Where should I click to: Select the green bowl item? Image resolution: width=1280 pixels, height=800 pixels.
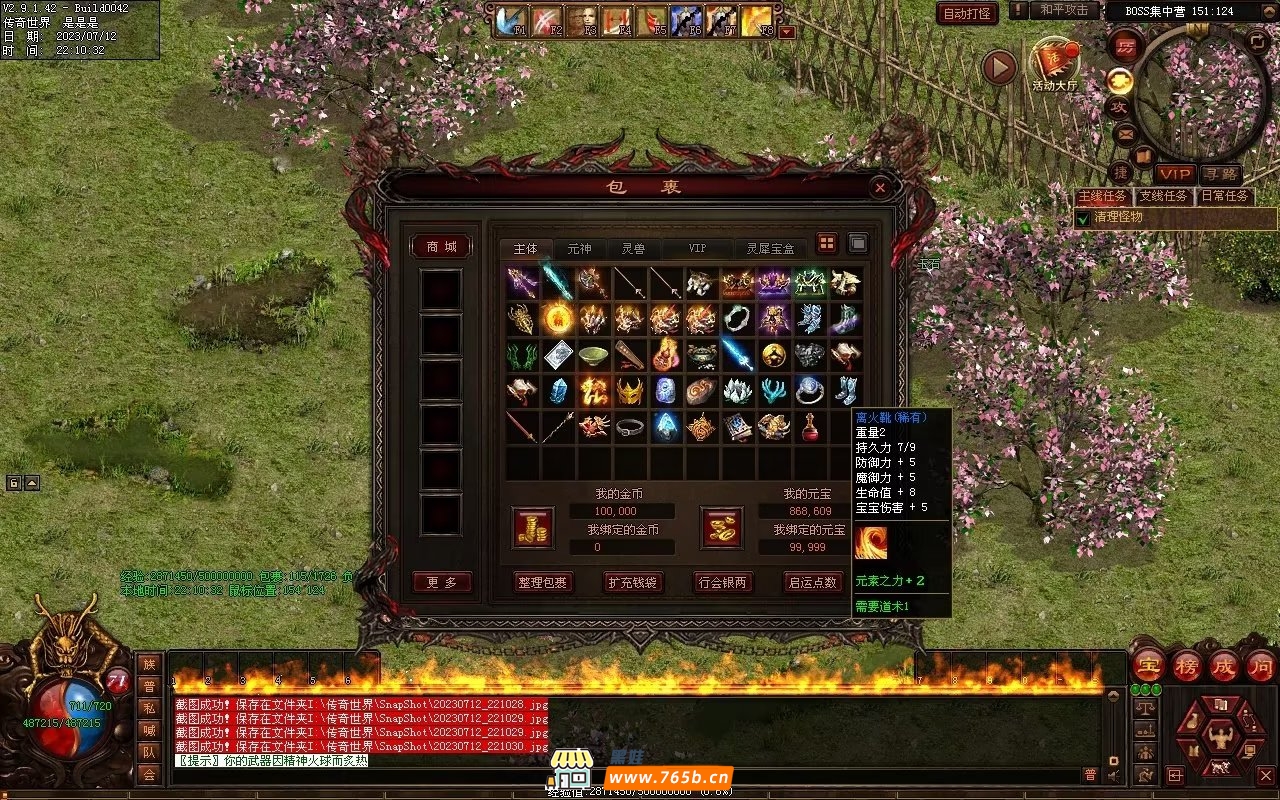tap(593, 355)
